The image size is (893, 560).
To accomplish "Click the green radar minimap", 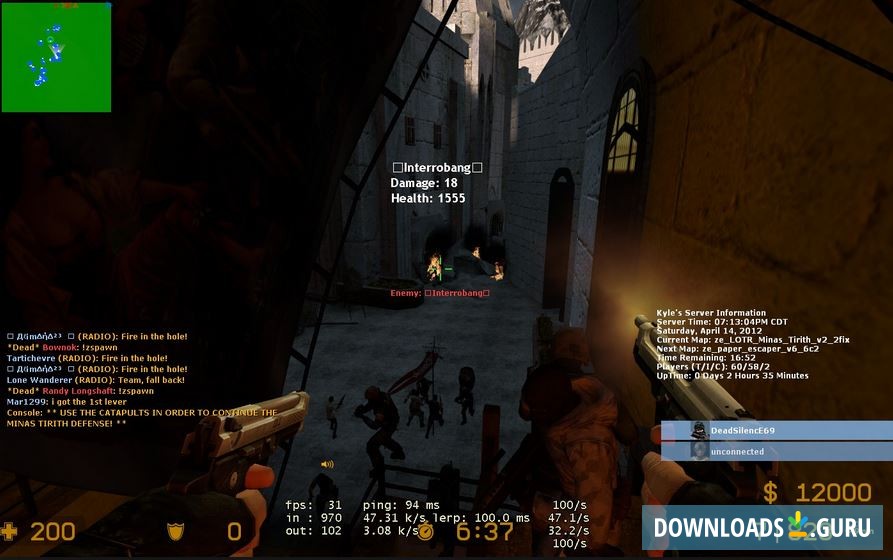I will pyautogui.click(x=56, y=57).
